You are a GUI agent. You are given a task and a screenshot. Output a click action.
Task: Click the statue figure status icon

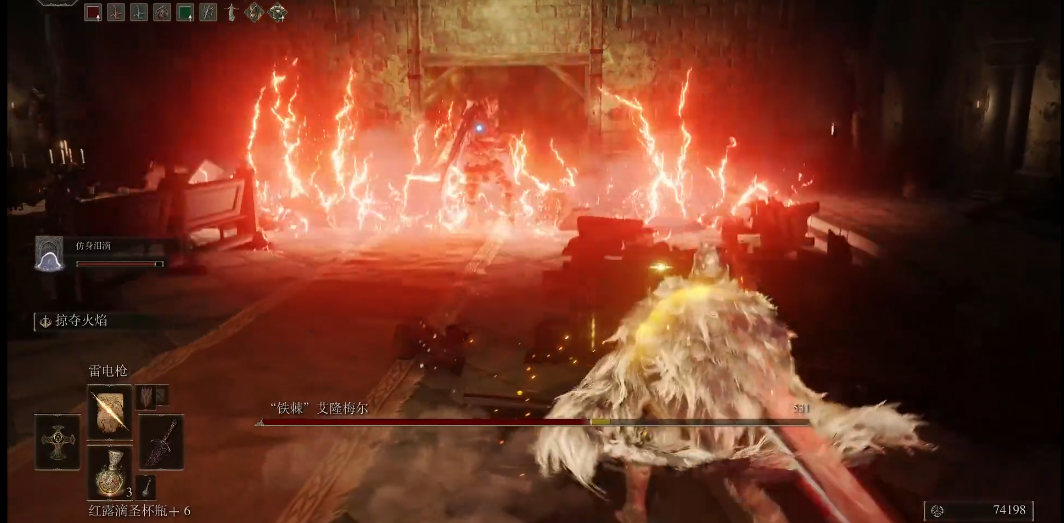pyautogui.click(x=231, y=13)
